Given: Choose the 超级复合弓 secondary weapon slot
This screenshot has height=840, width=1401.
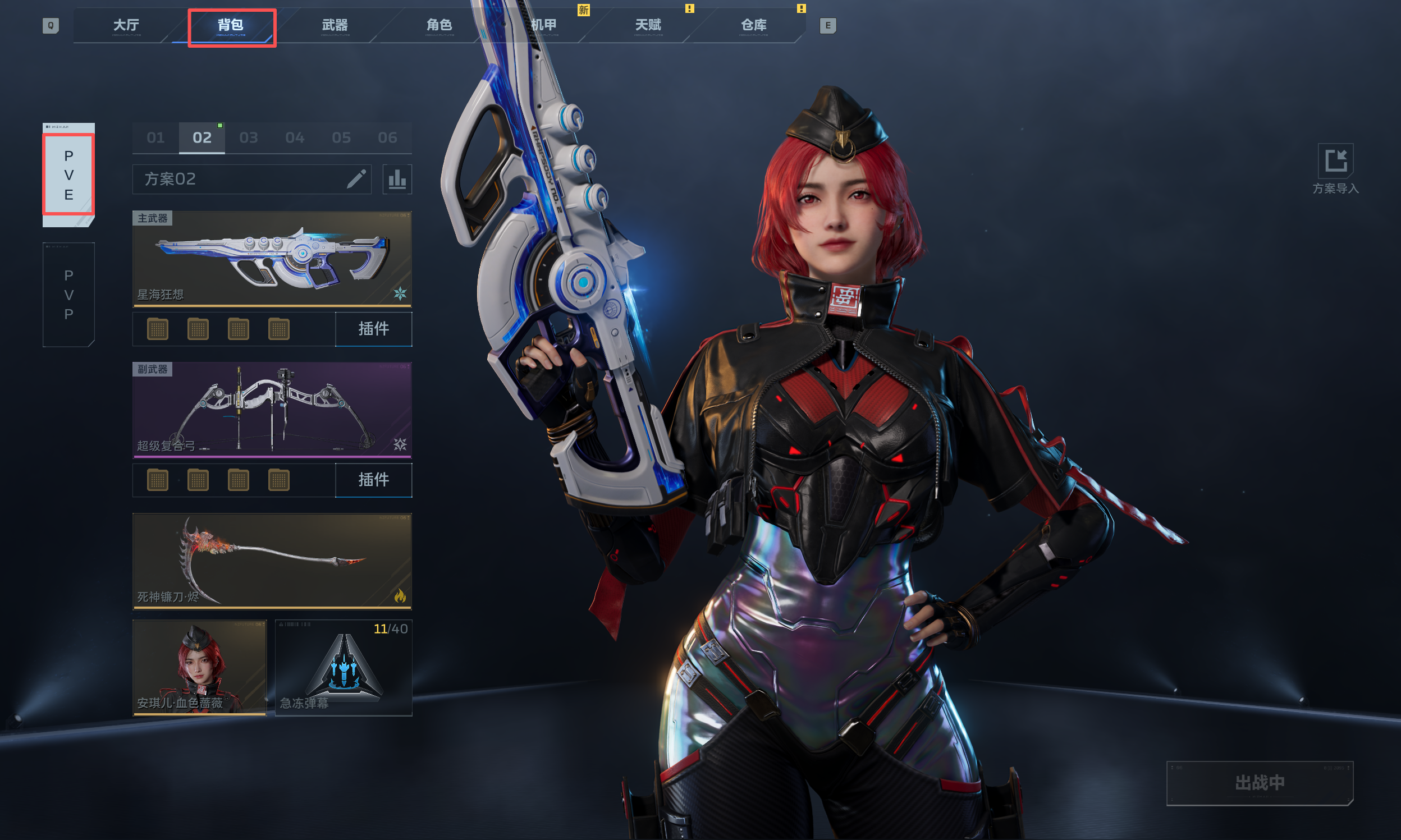Looking at the screenshot, I should (x=272, y=410).
